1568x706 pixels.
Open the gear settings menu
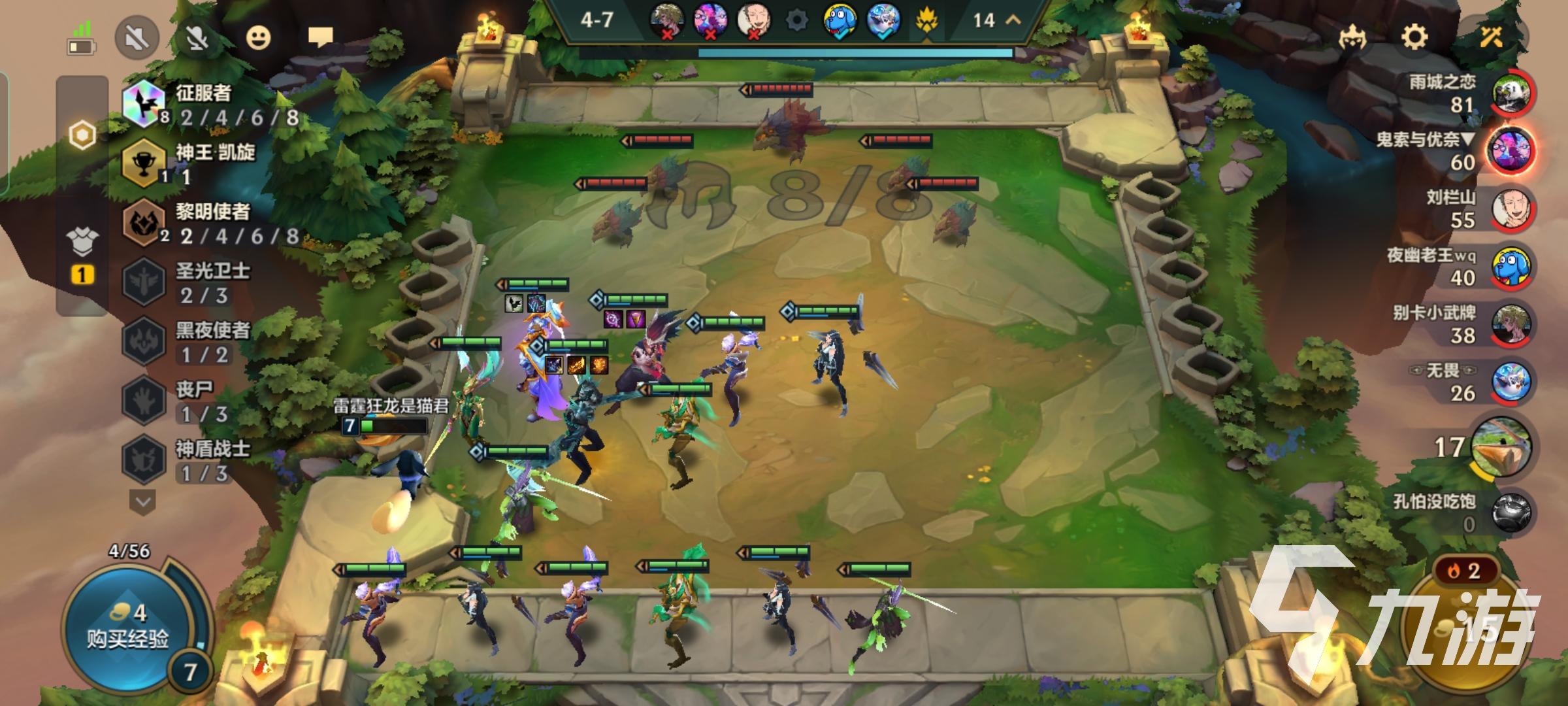(1414, 37)
